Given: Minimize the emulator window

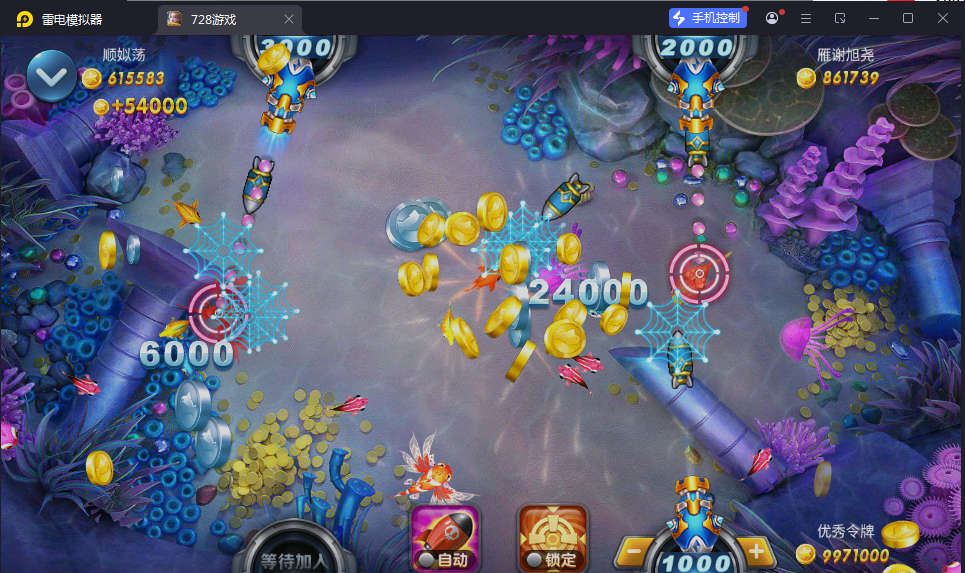Looking at the screenshot, I should point(874,18).
